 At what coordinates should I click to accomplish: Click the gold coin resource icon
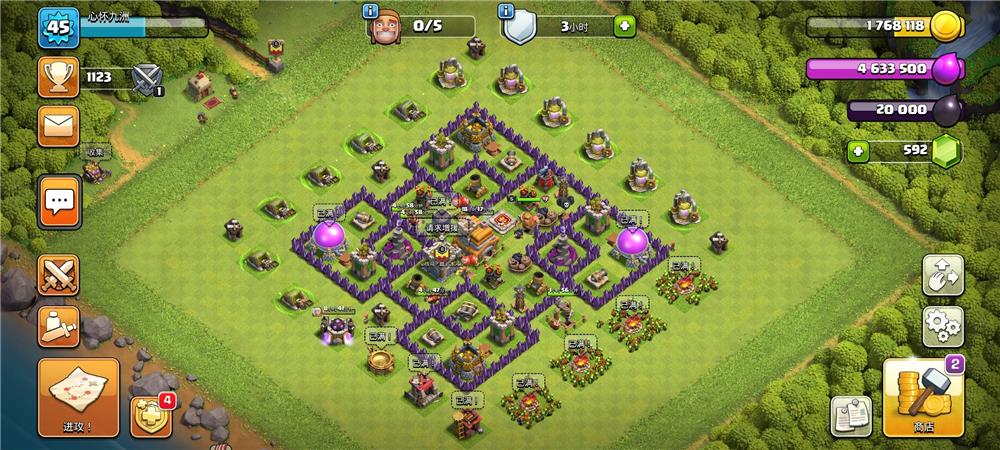945,27
